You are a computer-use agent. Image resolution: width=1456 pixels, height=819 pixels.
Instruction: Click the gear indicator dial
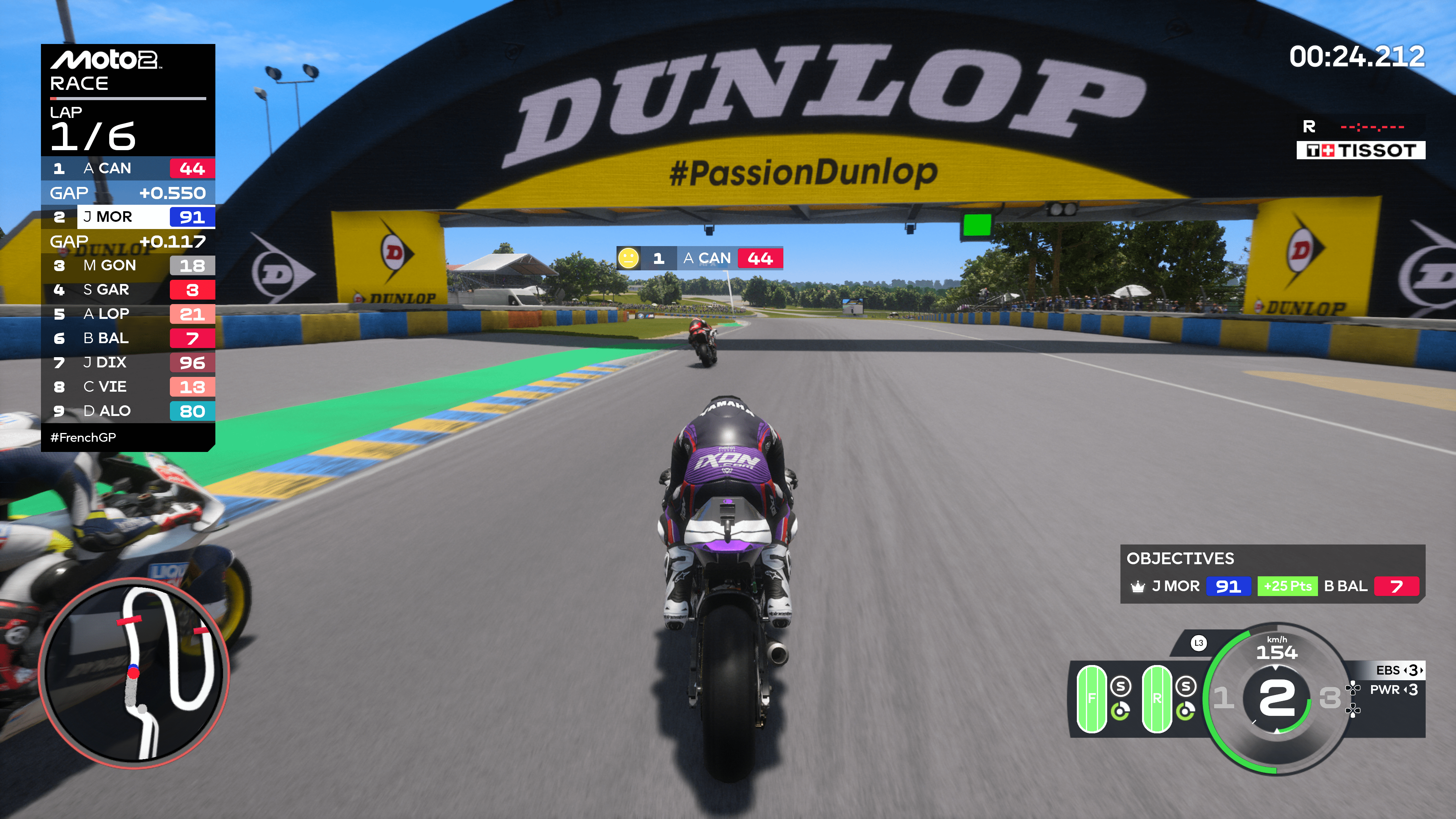pyautogui.click(x=1276, y=698)
